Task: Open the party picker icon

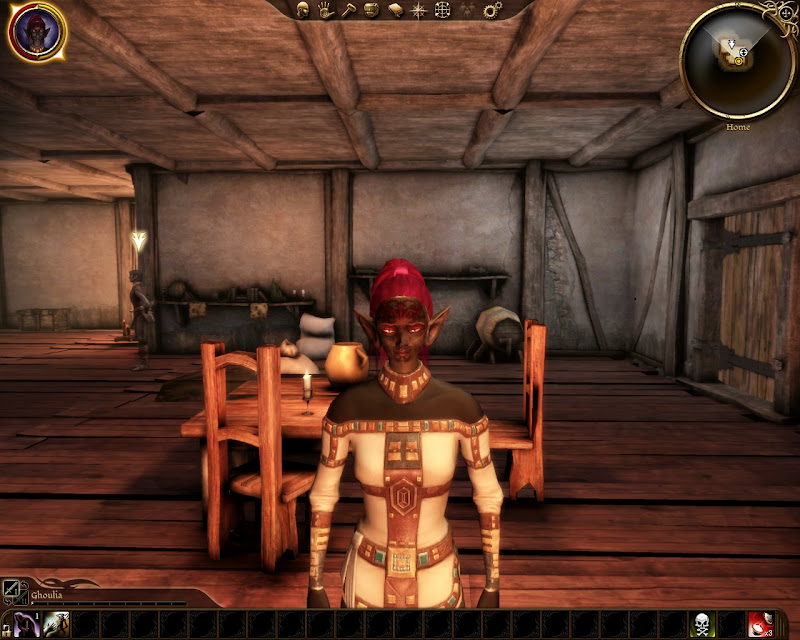Action: [467, 10]
